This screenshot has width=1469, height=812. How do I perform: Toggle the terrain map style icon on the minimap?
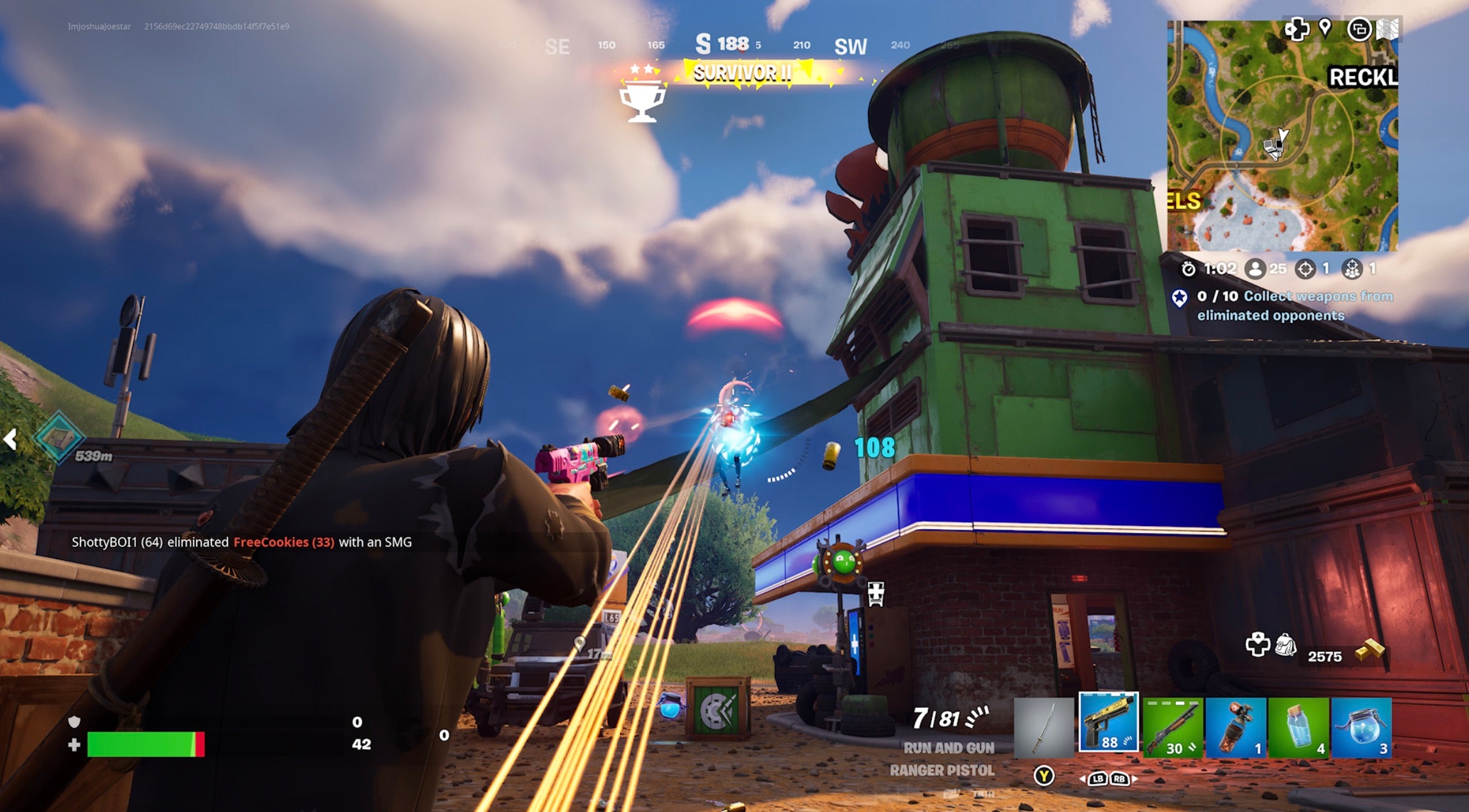(x=1386, y=30)
